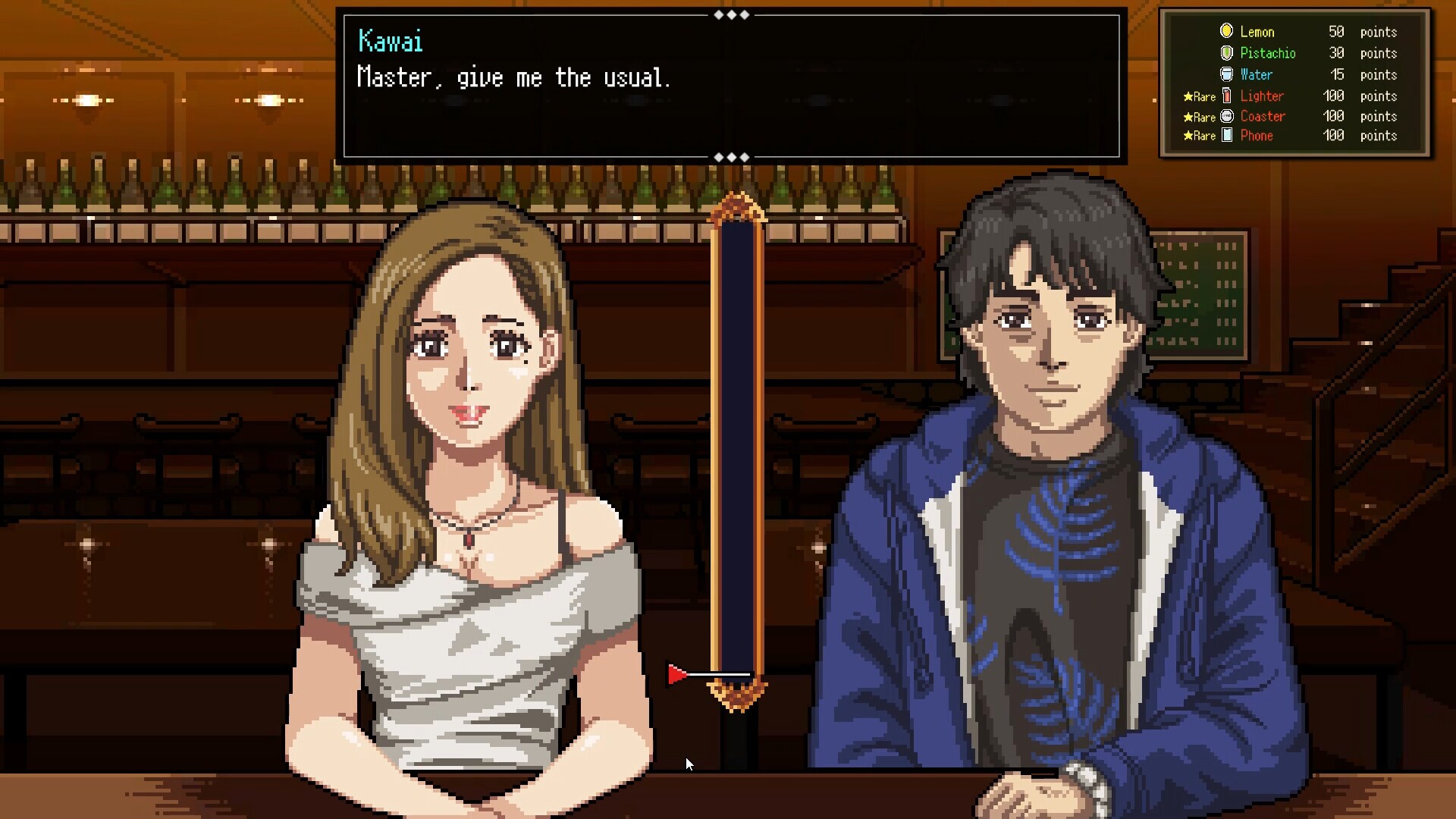Click the Lemon item icon on the scoreboard
Screen dimensions: 1456x819
pyautogui.click(x=1226, y=32)
